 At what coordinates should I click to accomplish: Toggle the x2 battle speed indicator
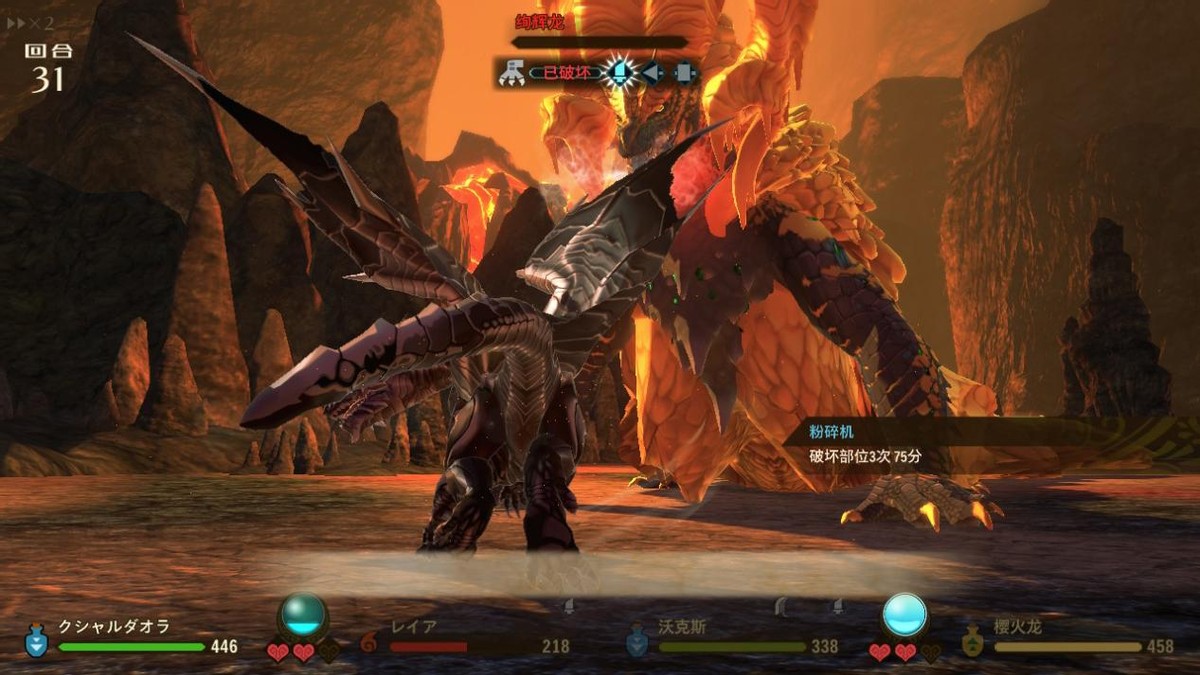[x=28, y=22]
